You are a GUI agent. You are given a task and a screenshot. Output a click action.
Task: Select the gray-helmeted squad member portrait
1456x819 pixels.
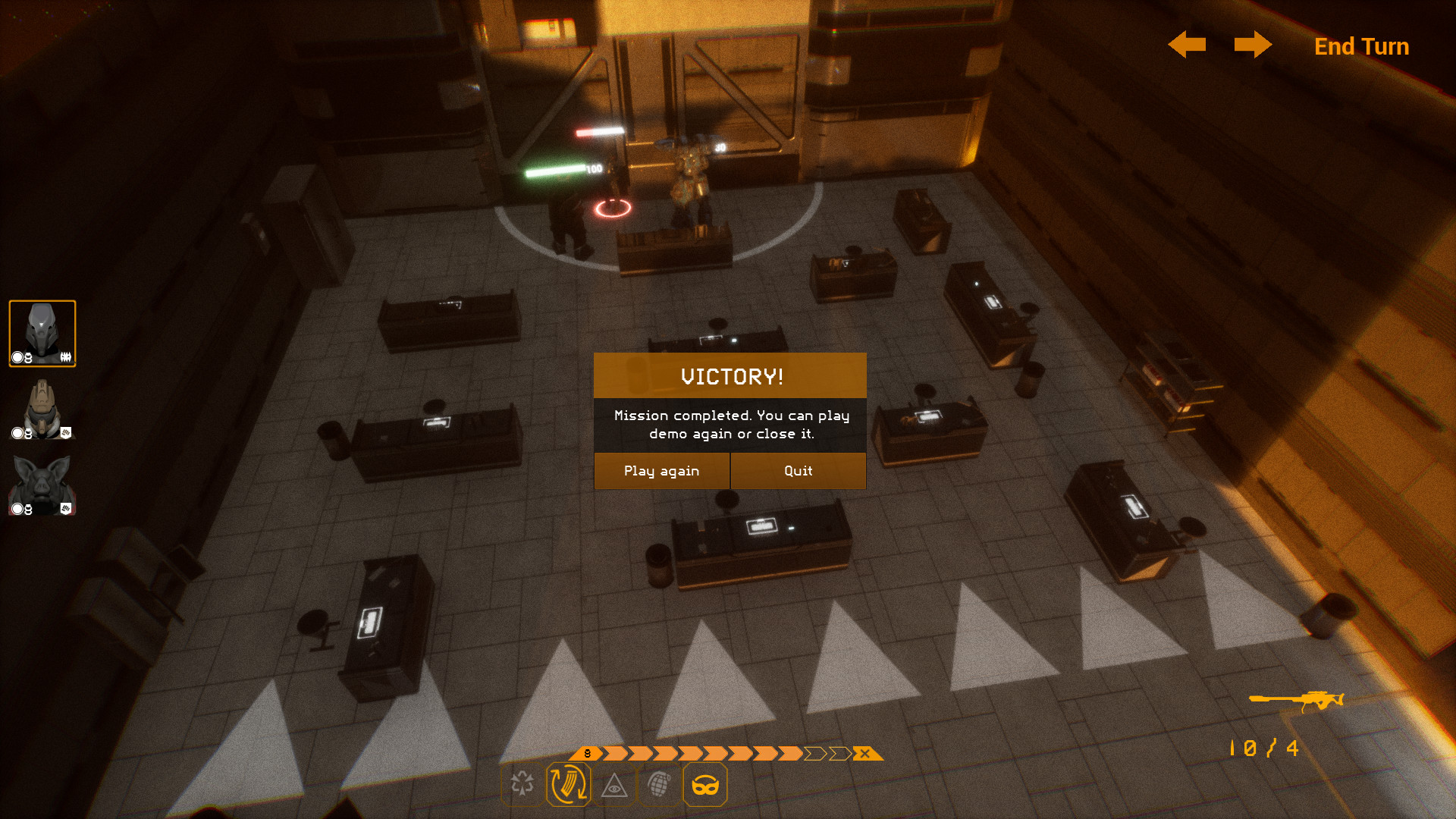point(42,334)
